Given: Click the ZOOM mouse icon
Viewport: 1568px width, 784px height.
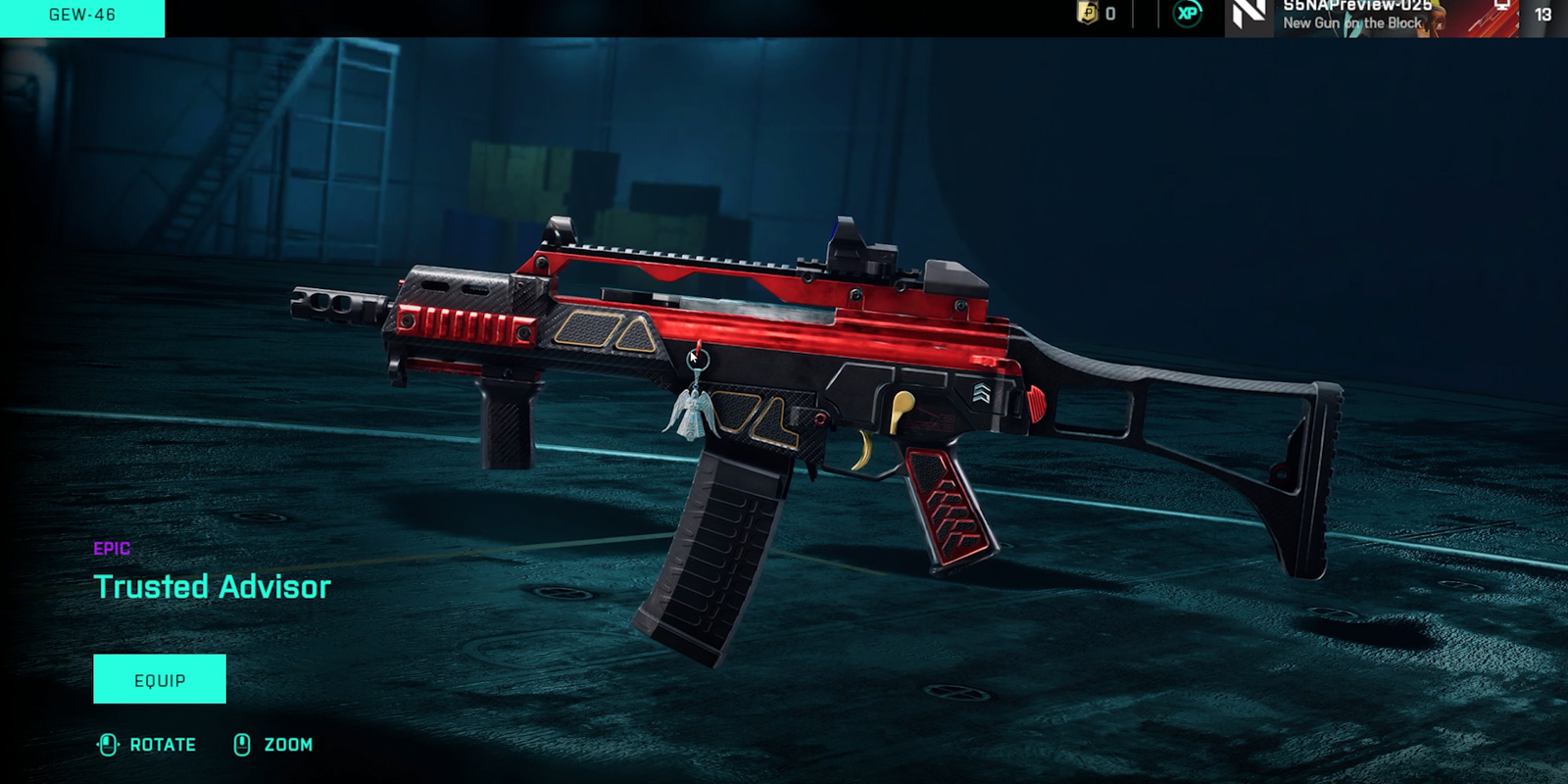Looking at the screenshot, I should coord(240,745).
